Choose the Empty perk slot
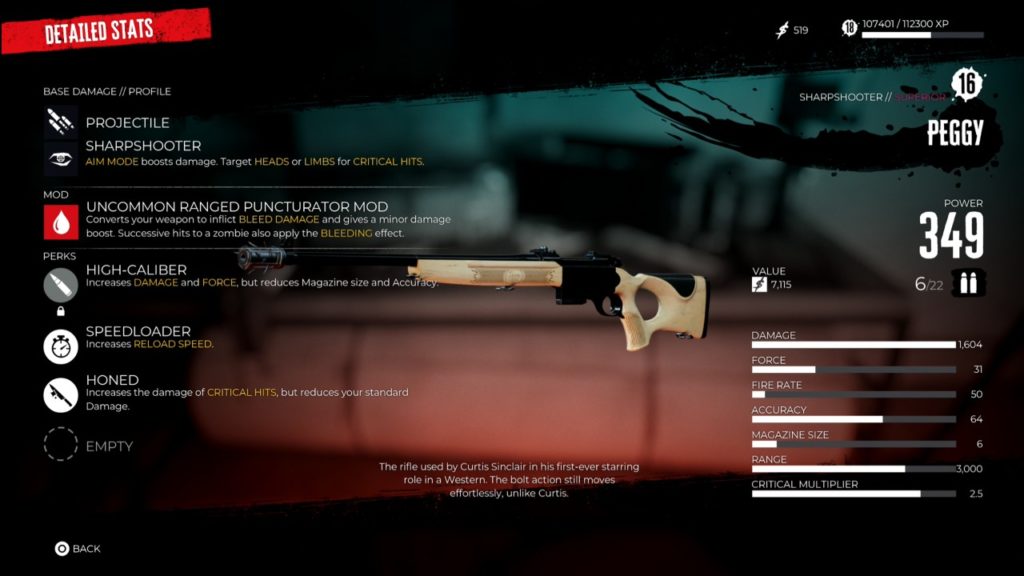Screen dimensions: 1024x576 tap(60, 445)
